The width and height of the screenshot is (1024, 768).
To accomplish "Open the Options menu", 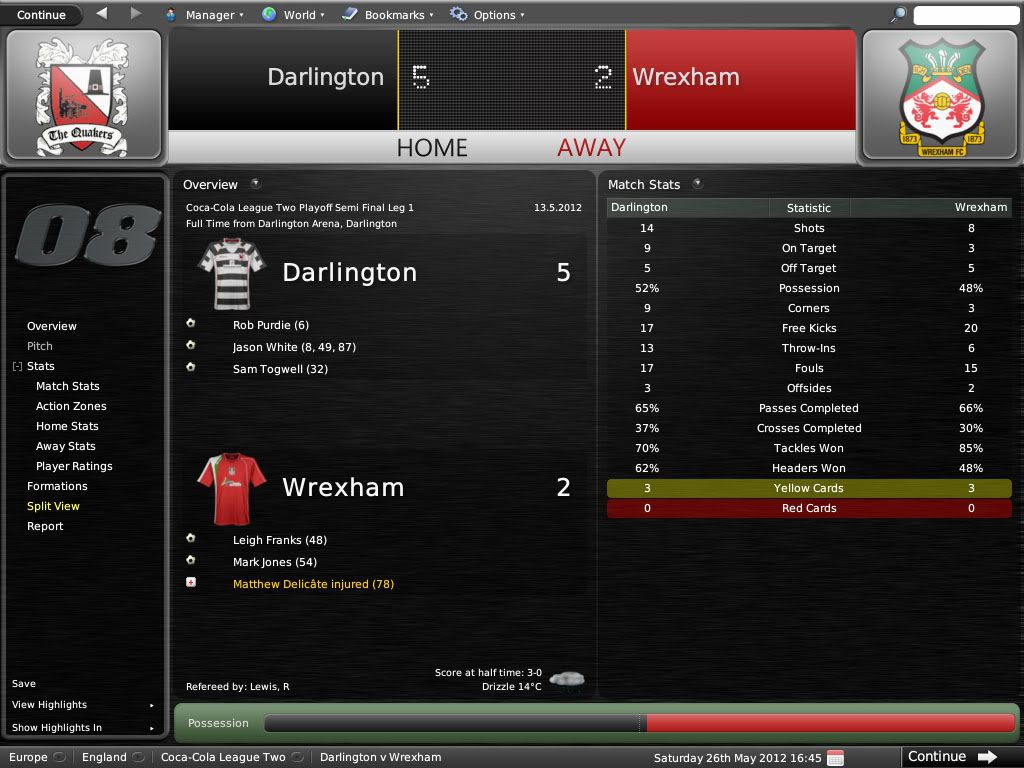I will (487, 15).
